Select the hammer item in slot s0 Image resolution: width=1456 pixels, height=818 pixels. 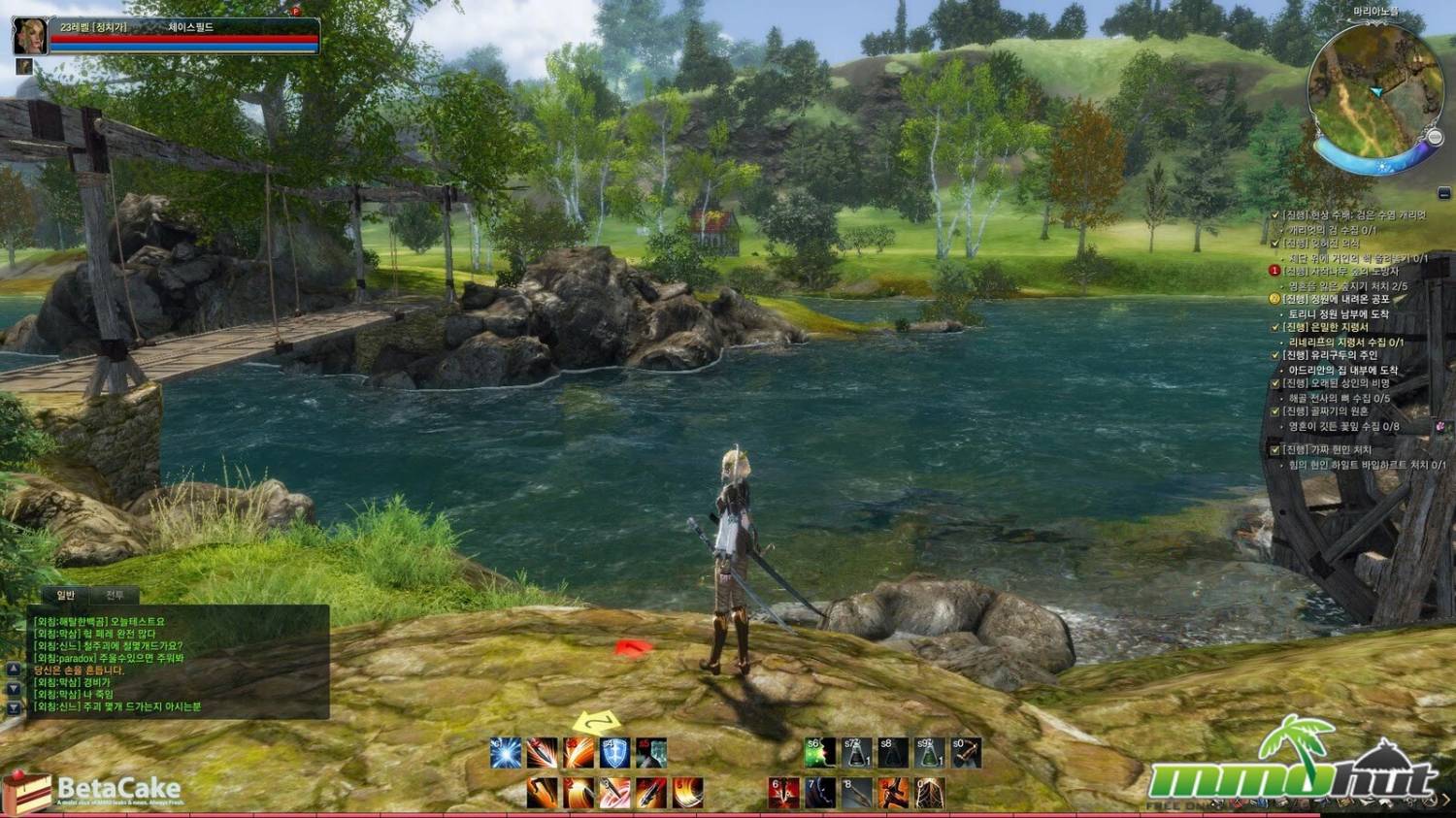[x=966, y=753]
